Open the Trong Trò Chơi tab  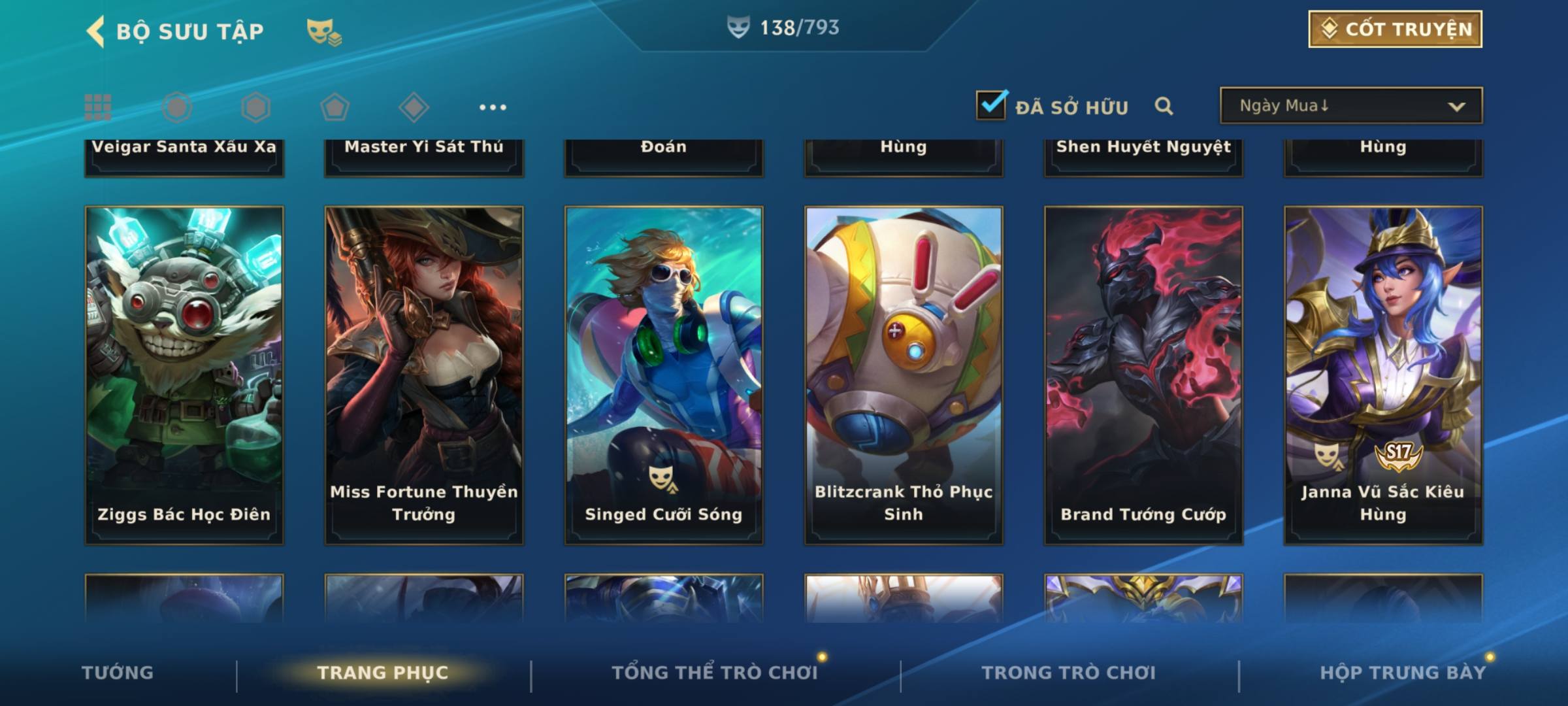click(x=1069, y=673)
